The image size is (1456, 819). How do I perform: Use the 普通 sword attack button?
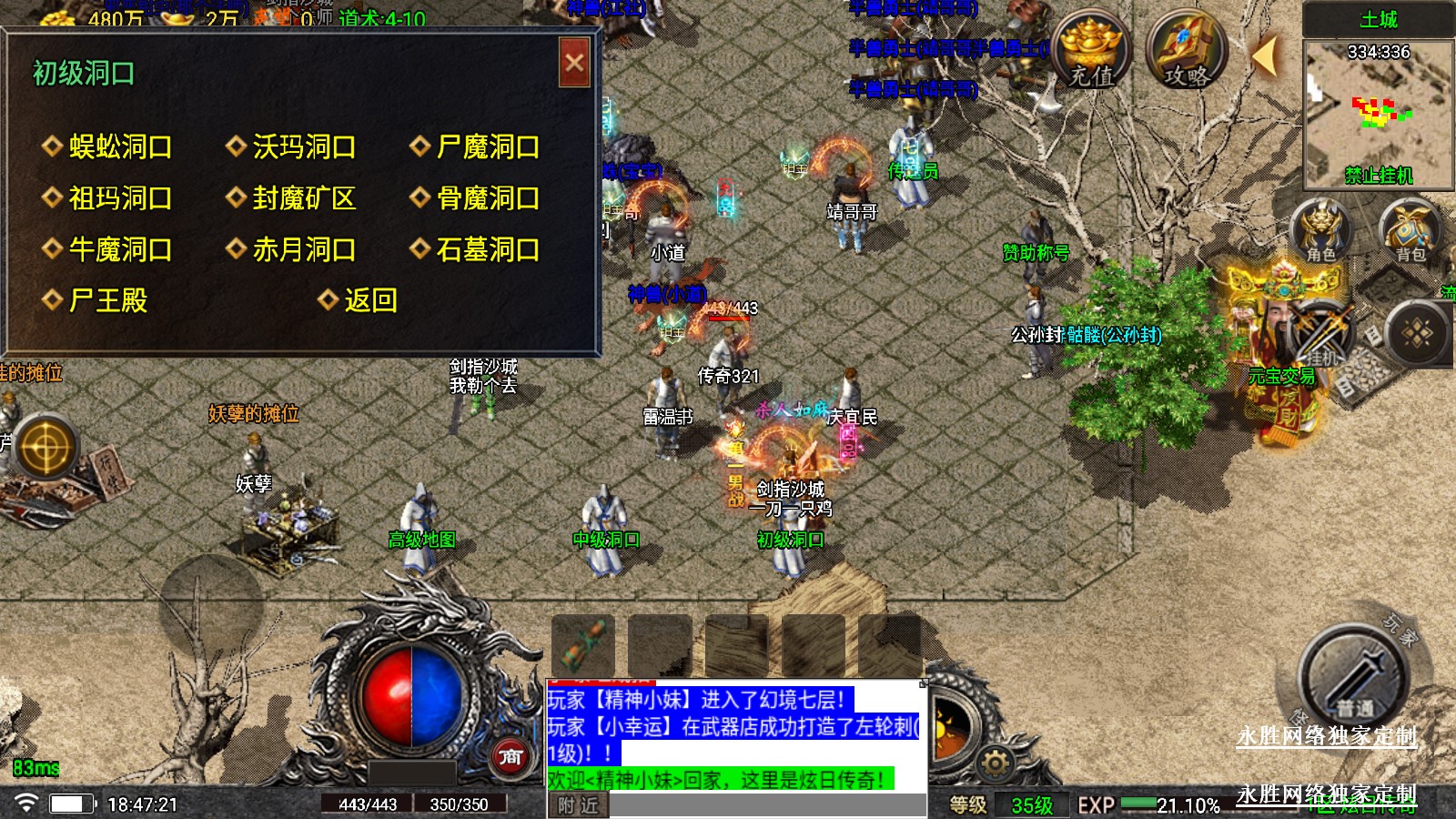(x=1353, y=678)
